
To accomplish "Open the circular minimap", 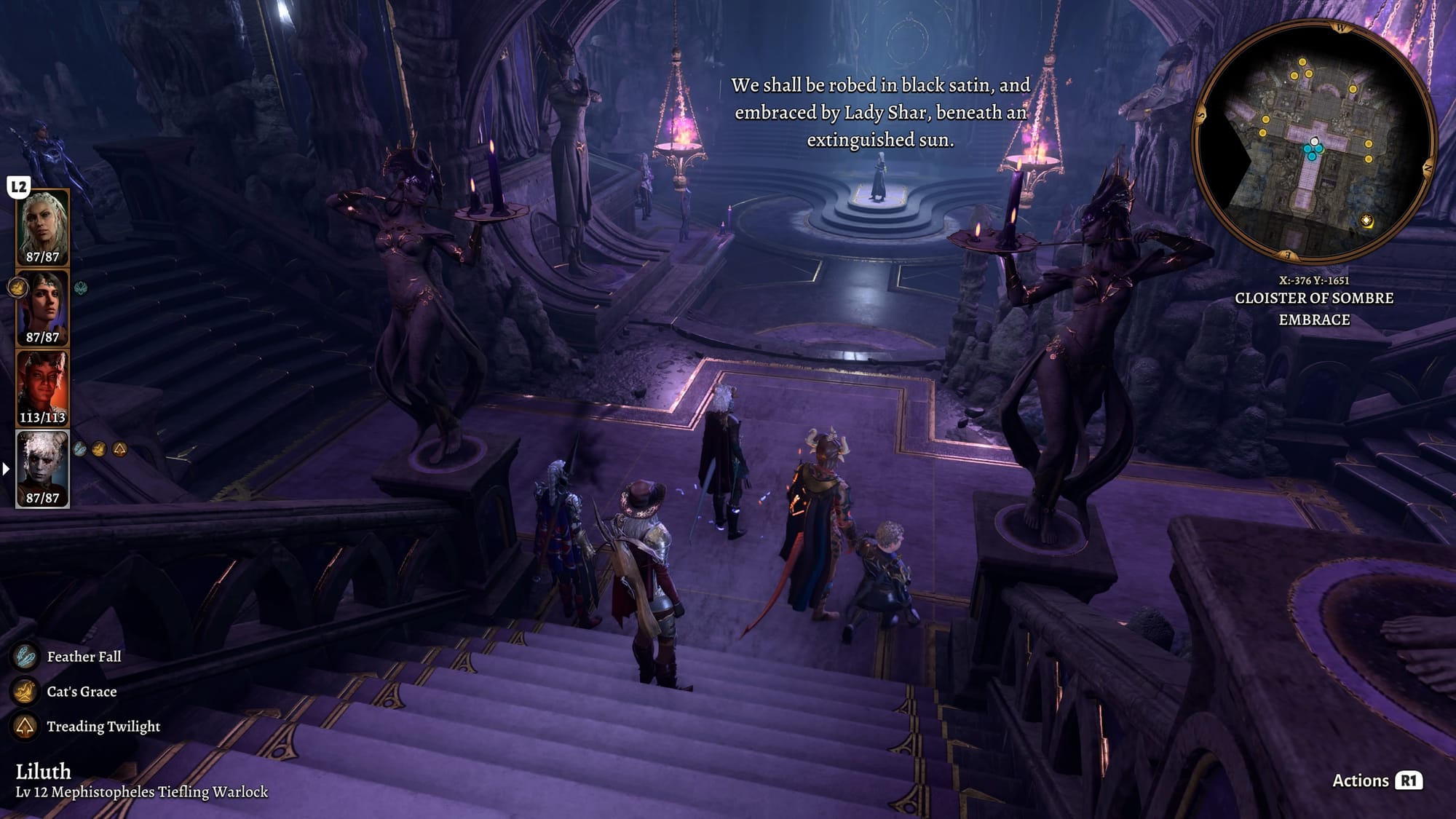I will (x=1314, y=142).
